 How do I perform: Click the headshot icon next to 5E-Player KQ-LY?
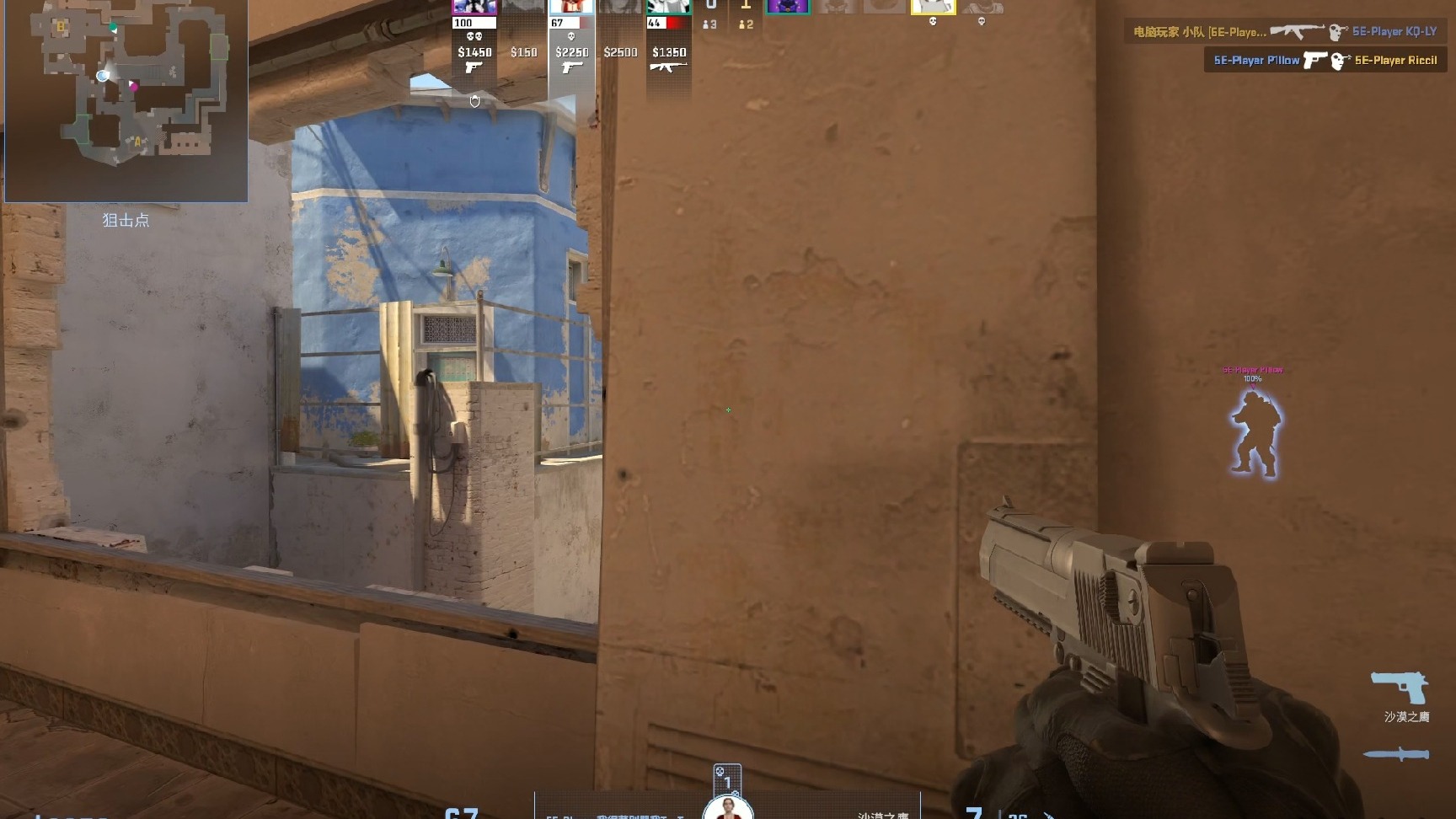point(1337,32)
